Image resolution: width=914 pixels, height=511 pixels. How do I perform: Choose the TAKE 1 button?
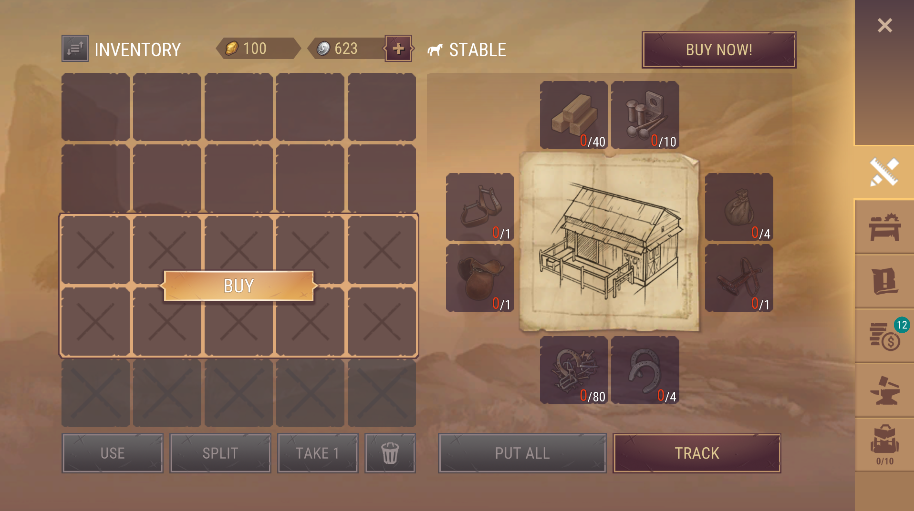coord(317,453)
